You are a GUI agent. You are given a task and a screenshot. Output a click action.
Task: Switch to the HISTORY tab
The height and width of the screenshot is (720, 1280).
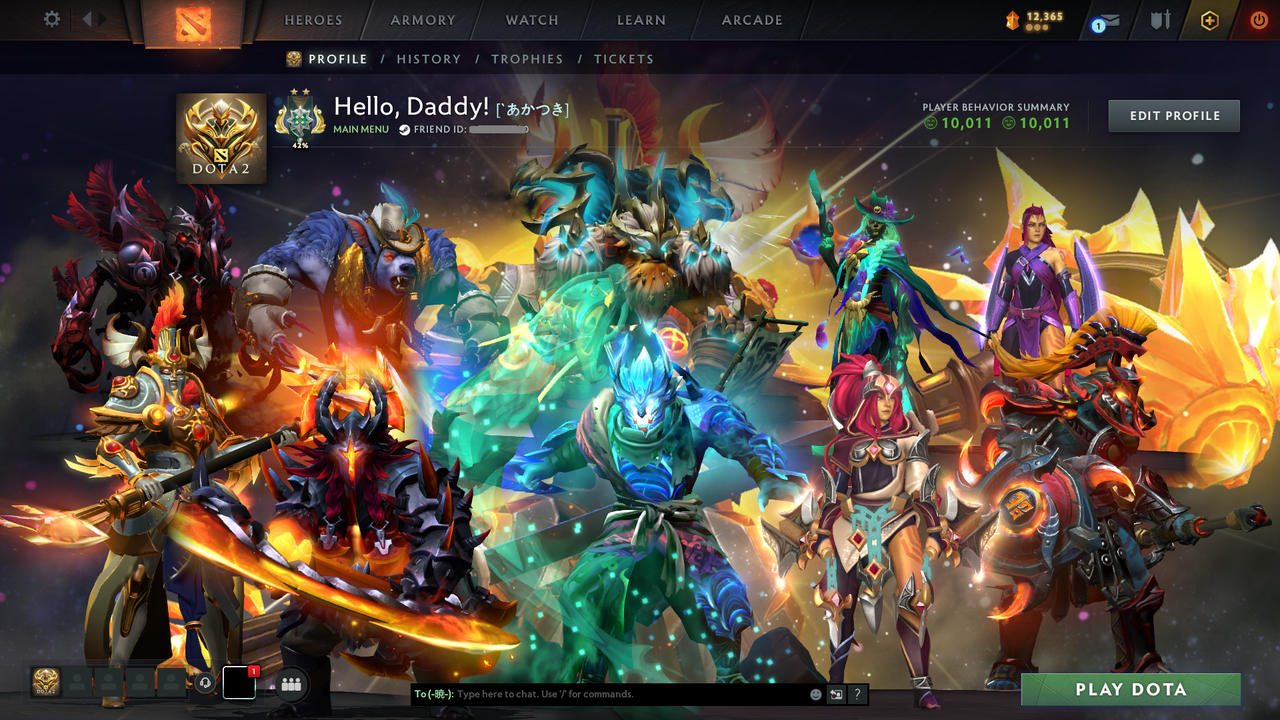tap(429, 59)
